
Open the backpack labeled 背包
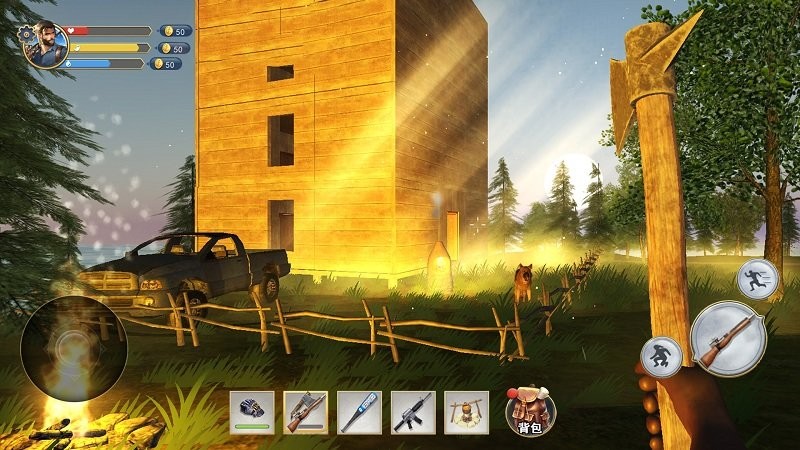pos(528,410)
